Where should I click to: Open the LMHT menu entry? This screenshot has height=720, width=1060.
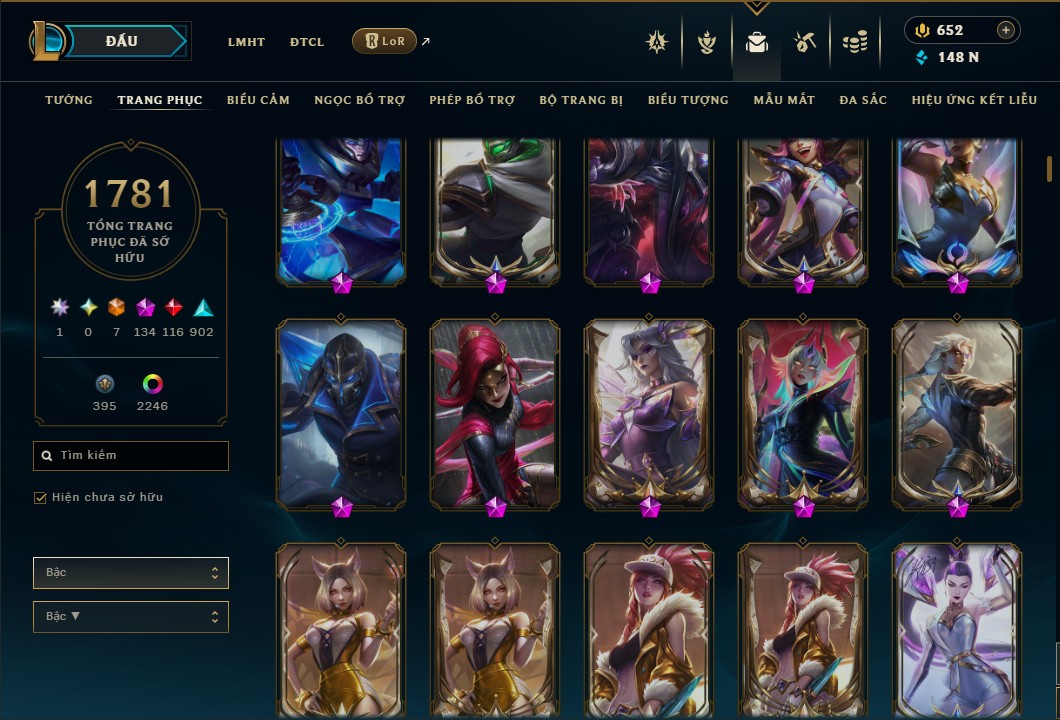point(246,42)
